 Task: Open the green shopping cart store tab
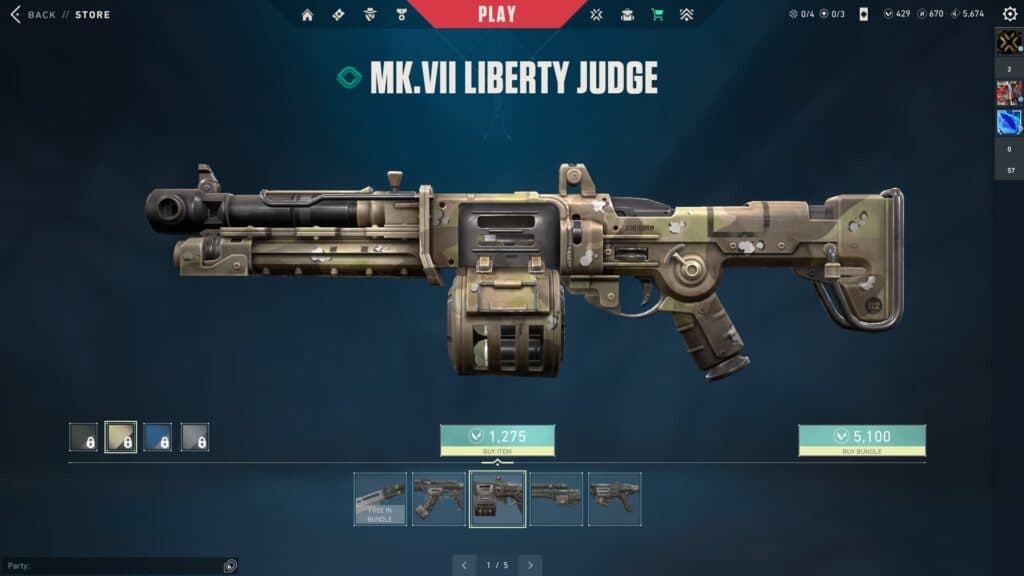pos(657,15)
